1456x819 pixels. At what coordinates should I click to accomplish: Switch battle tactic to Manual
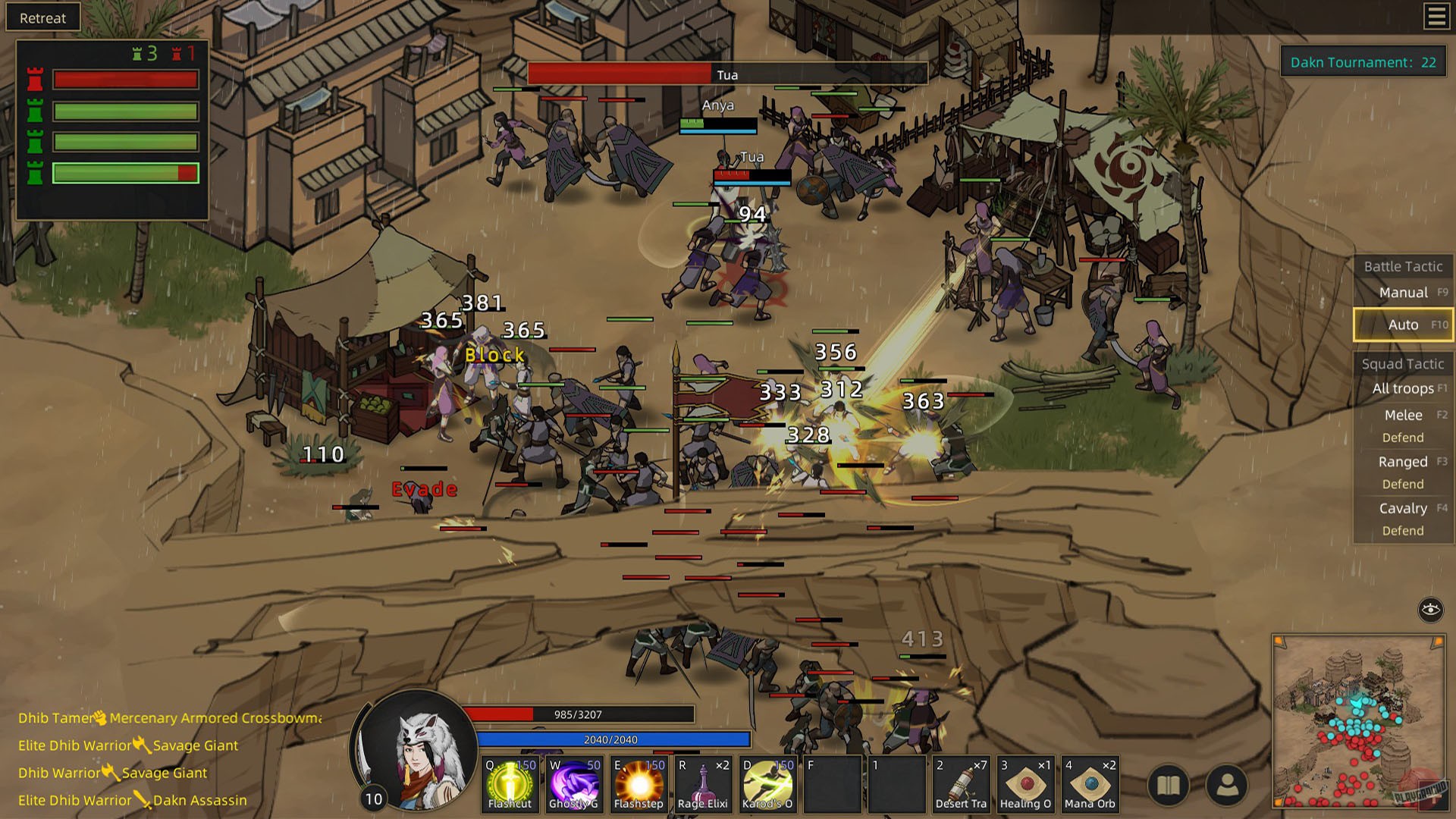click(1404, 292)
